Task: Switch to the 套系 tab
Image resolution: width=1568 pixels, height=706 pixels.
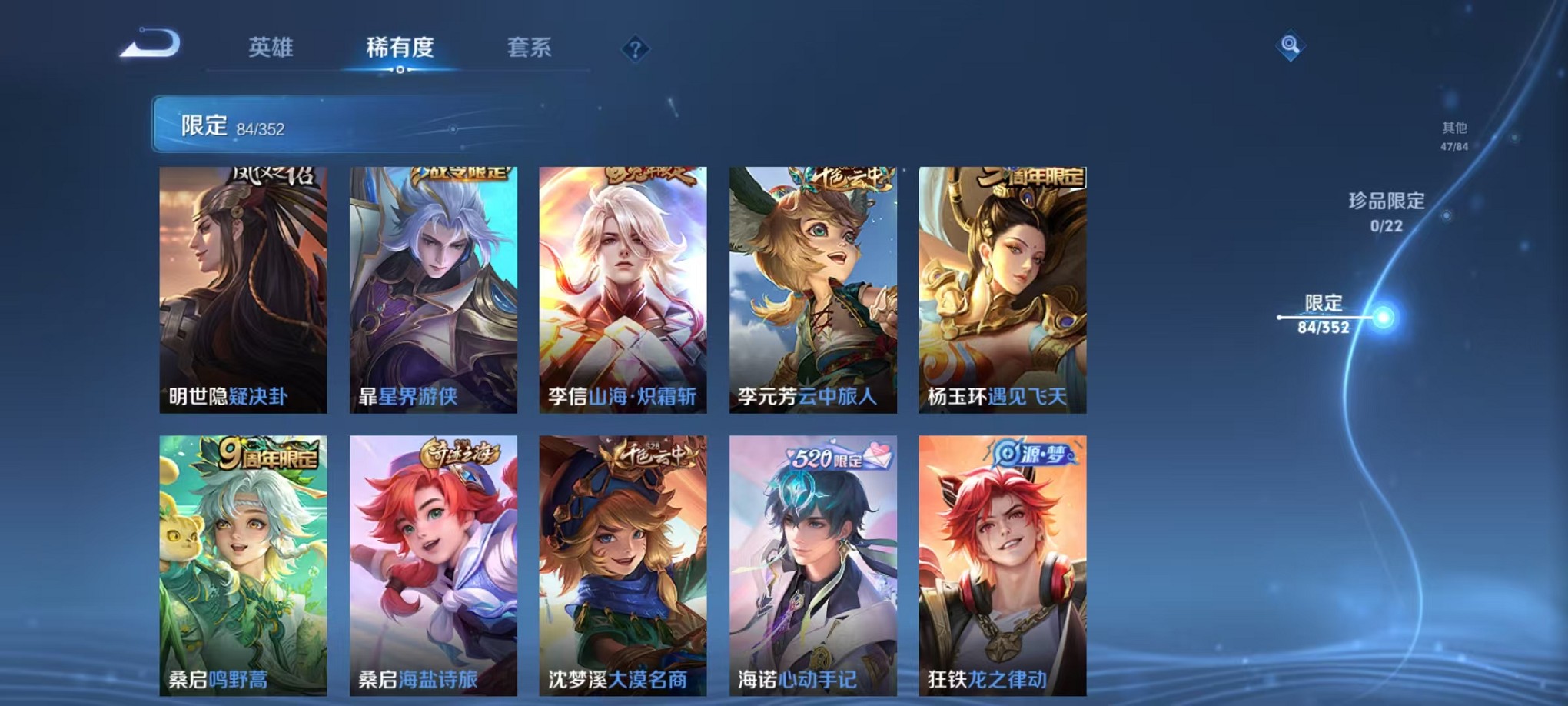Action: point(530,48)
